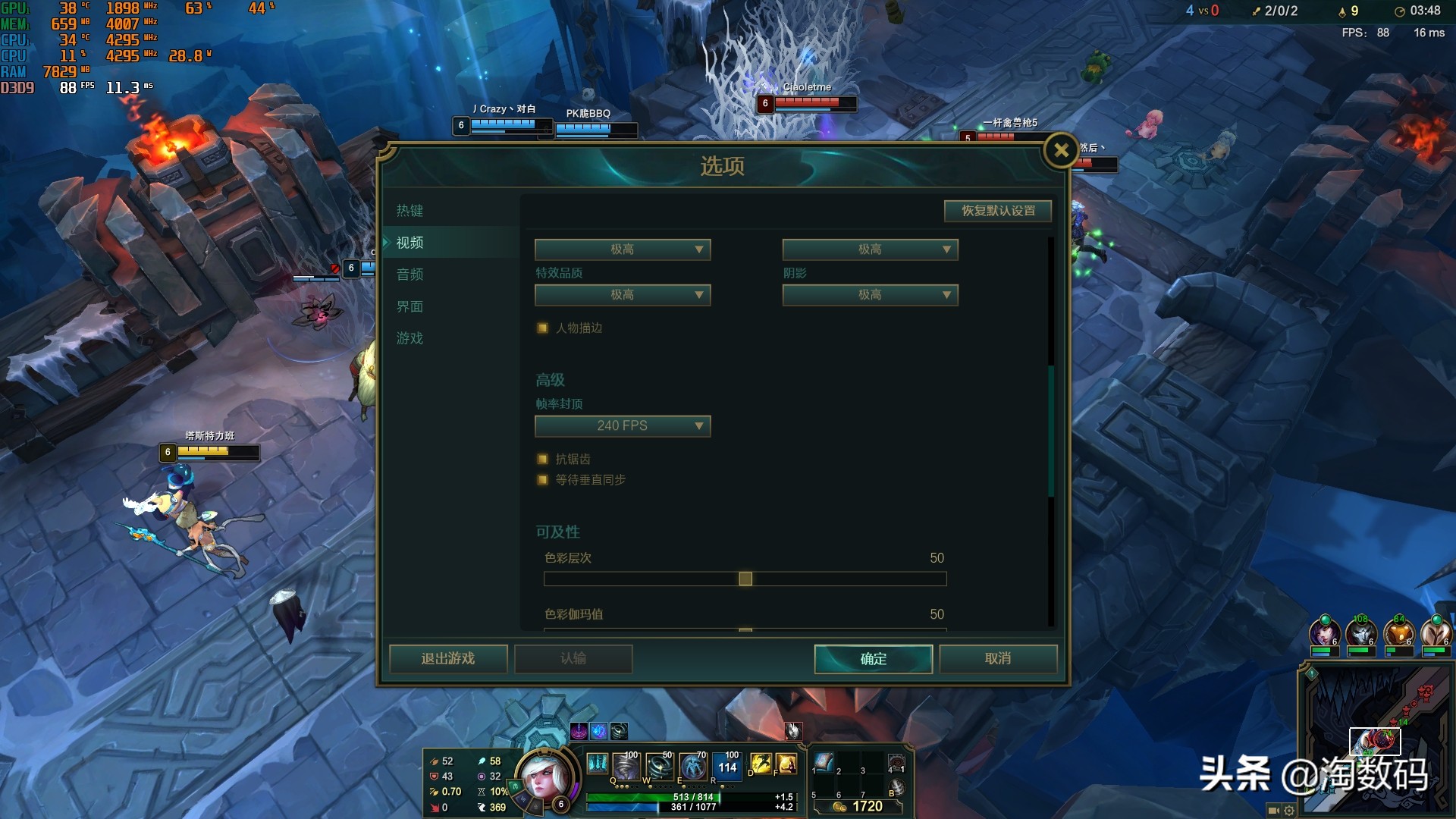Click the champion portrait in the HUD
Image resolution: width=1456 pixels, height=819 pixels.
(x=542, y=777)
